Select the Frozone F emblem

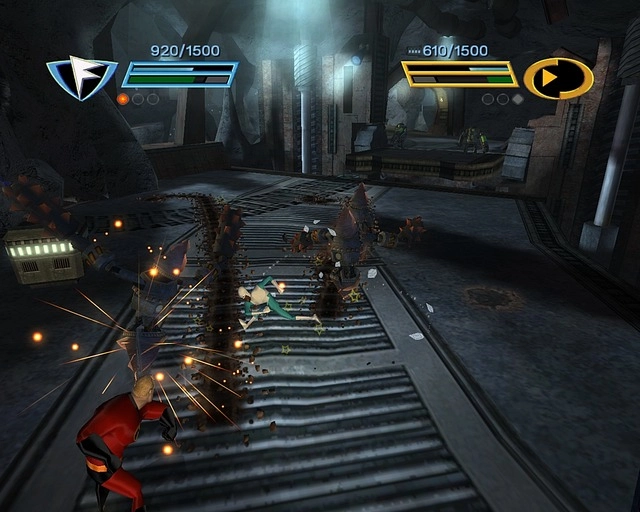point(82,78)
